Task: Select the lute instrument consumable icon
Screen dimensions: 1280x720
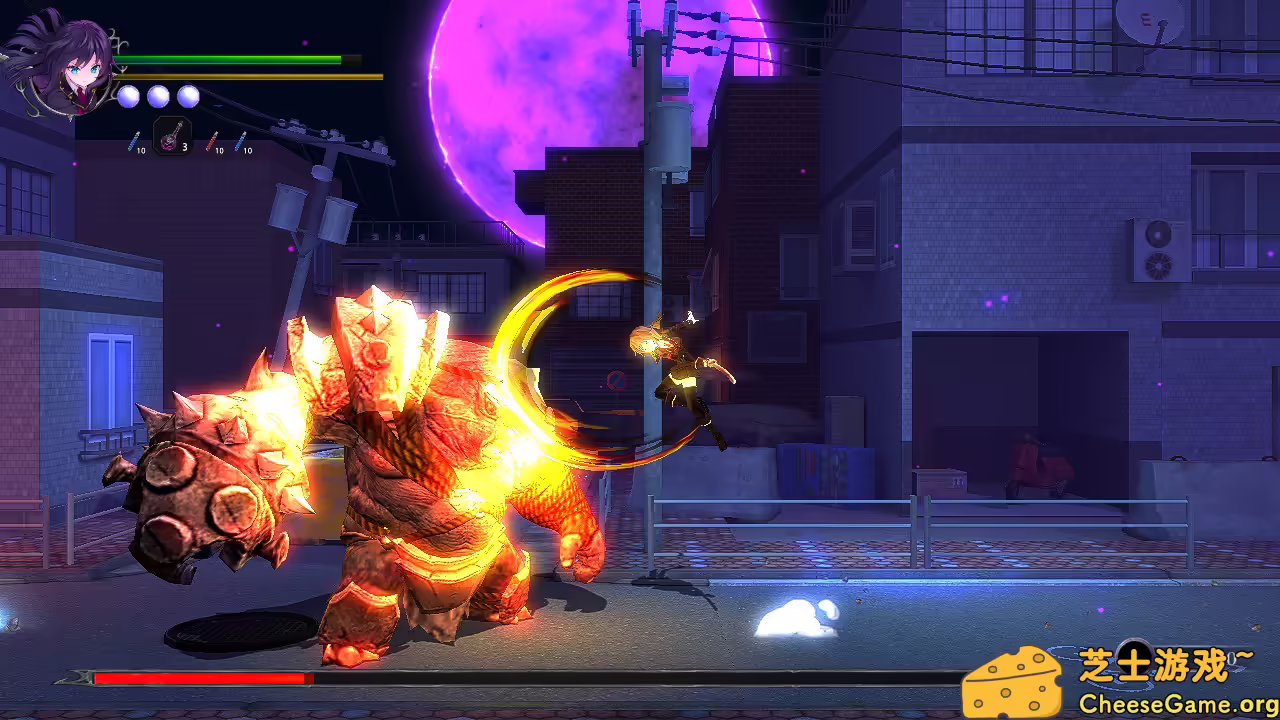Action: [168, 140]
